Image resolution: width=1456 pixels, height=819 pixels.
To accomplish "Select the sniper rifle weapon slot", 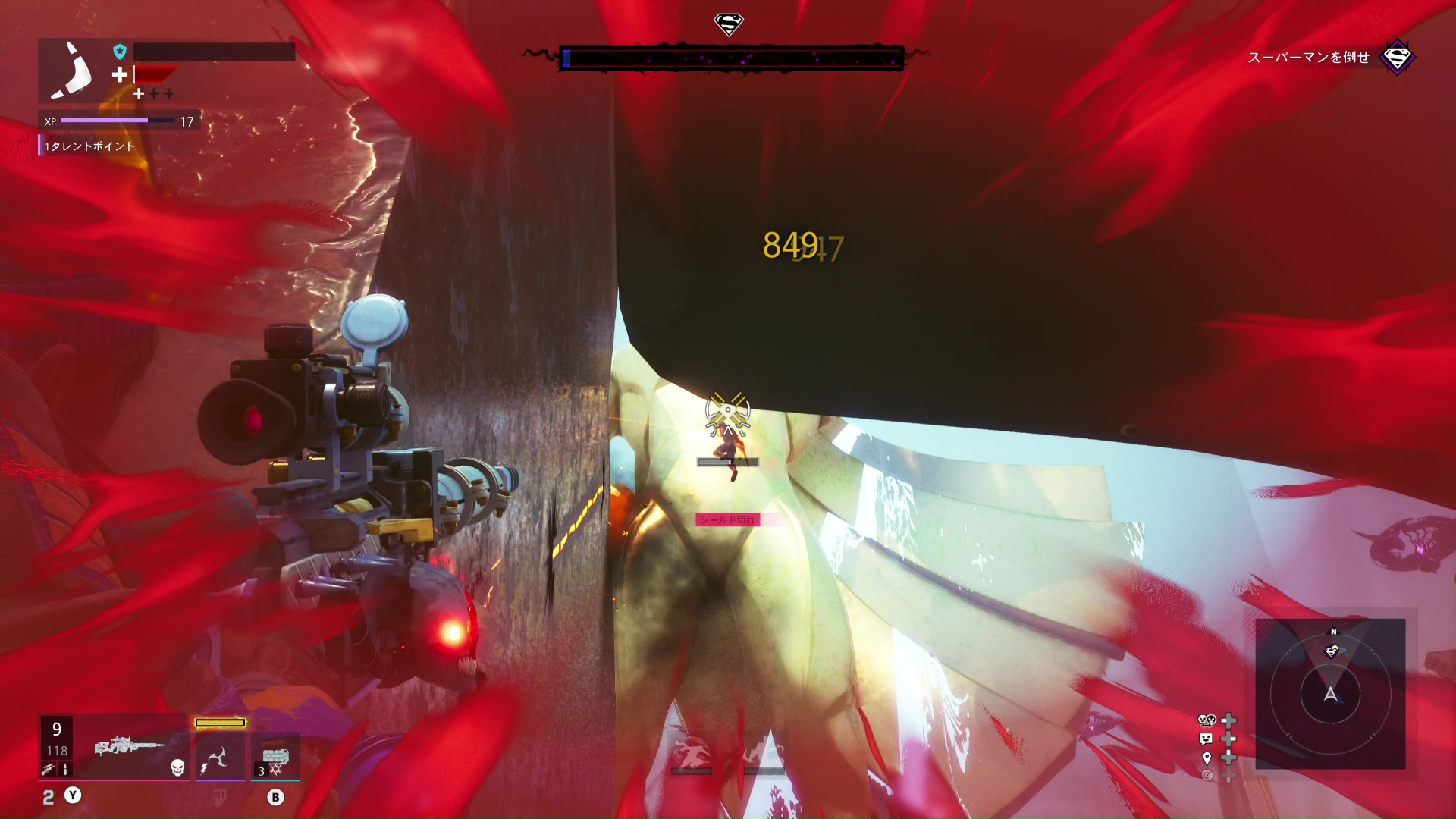I will (x=129, y=747).
